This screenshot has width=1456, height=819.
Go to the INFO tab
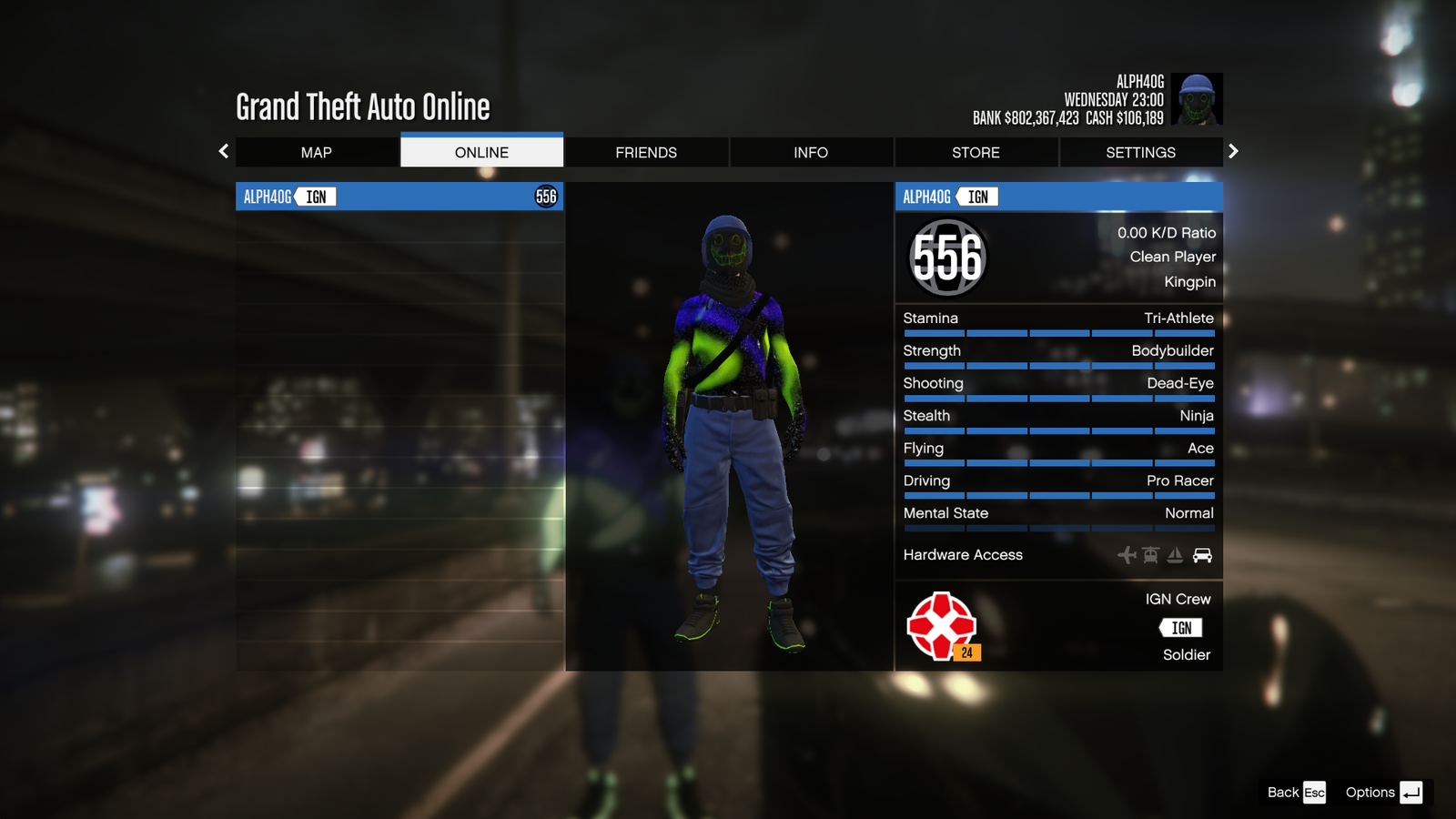[811, 153]
